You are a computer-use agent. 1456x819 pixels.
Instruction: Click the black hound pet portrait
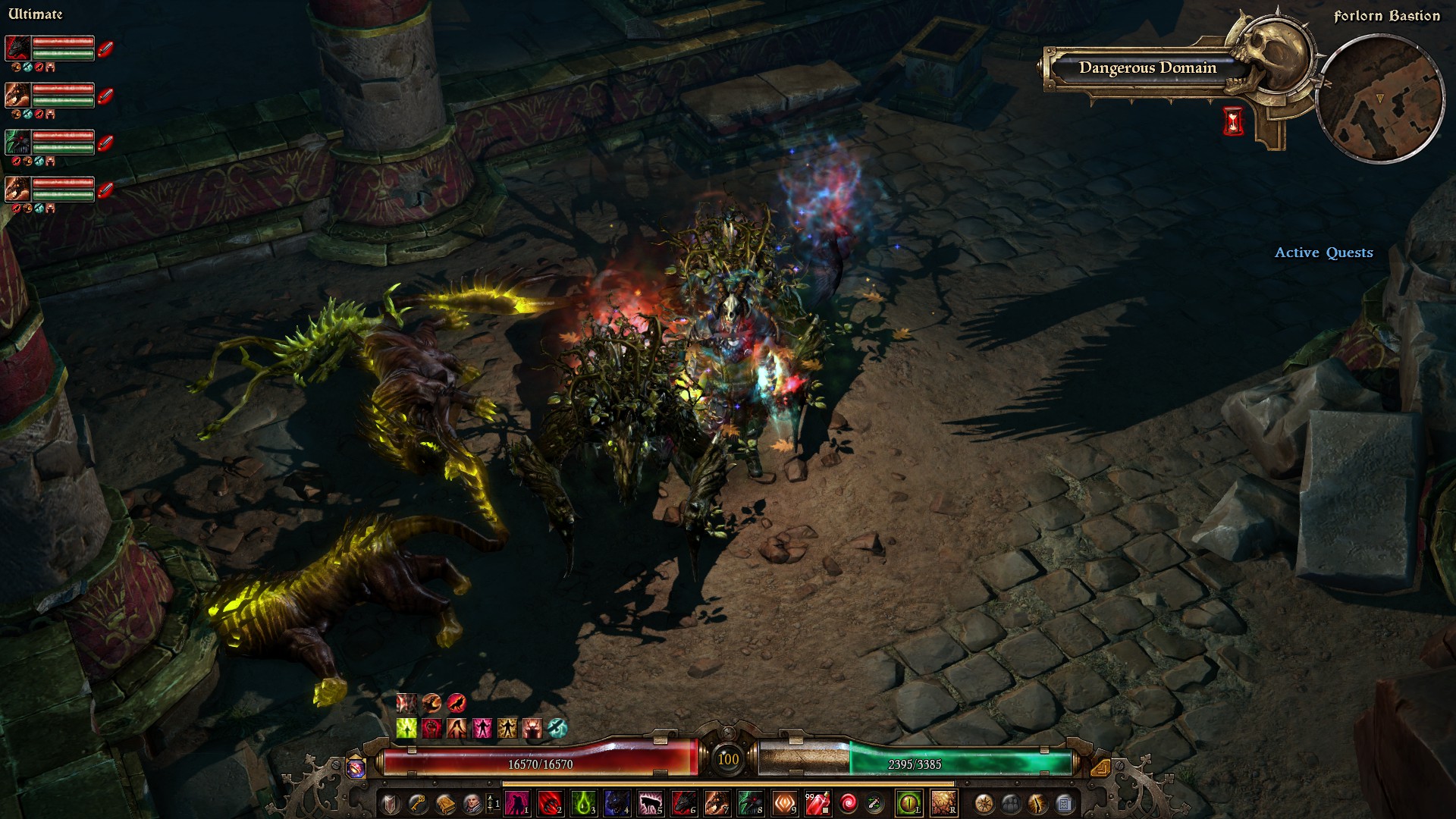click(18, 49)
